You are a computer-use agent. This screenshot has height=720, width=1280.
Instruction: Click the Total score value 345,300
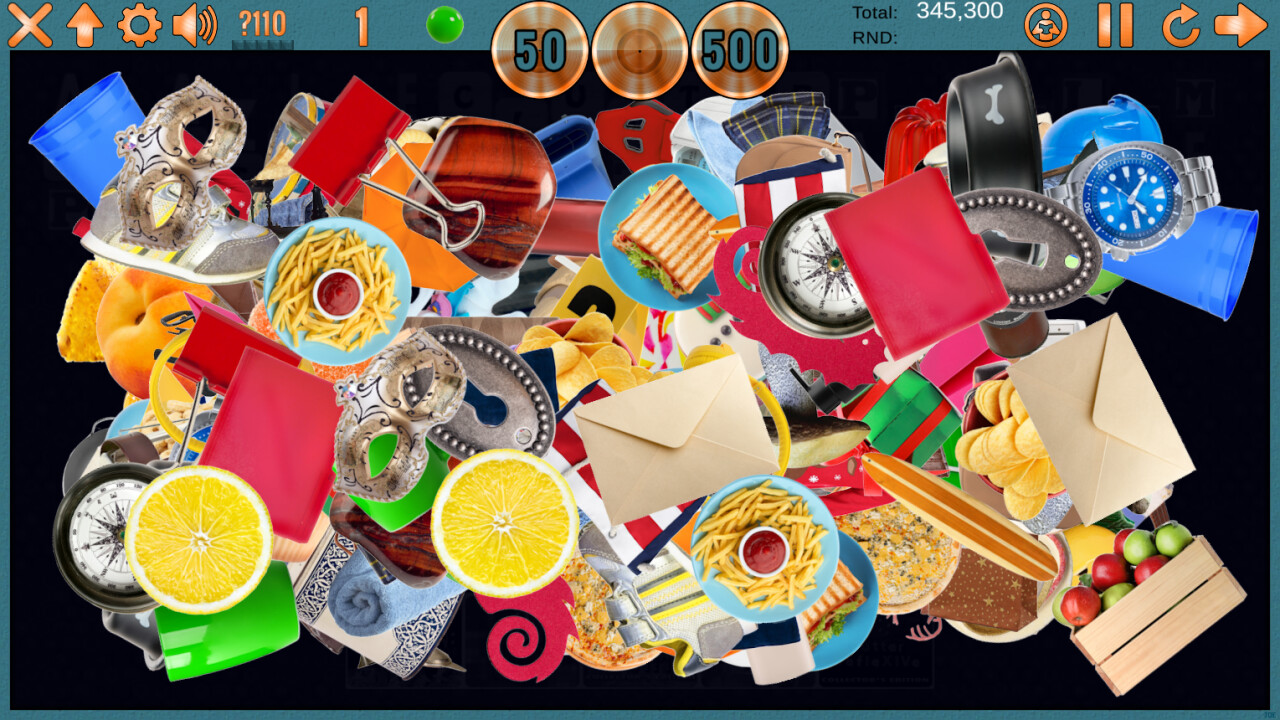click(958, 11)
